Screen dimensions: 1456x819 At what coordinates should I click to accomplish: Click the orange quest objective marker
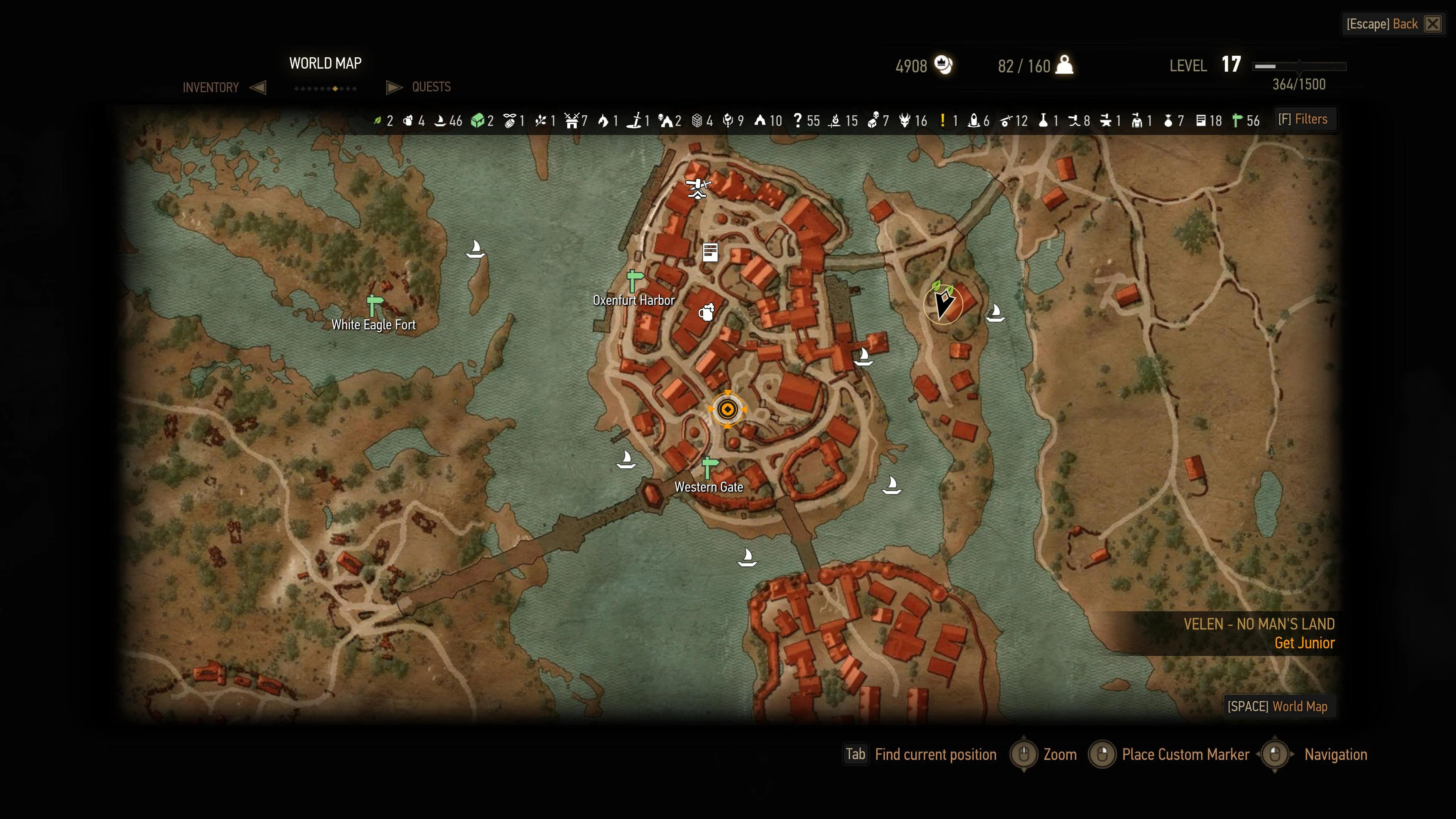point(728,409)
